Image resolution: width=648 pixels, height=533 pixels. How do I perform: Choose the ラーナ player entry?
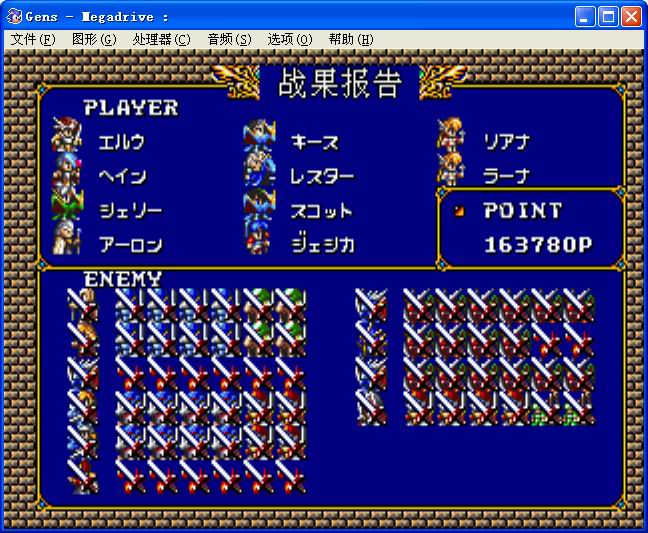[x=506, y=176]
